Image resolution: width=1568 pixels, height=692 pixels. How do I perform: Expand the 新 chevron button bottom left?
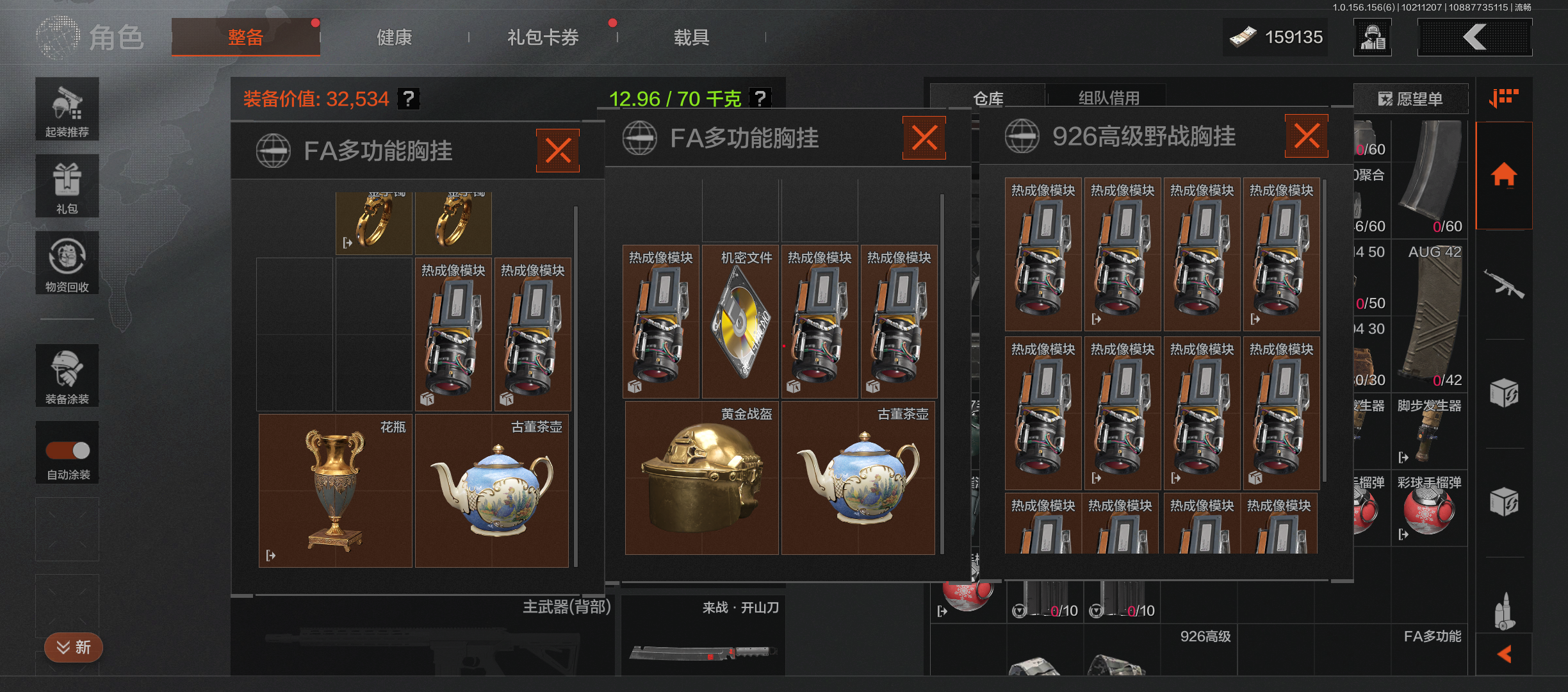(x=73, y=647)
